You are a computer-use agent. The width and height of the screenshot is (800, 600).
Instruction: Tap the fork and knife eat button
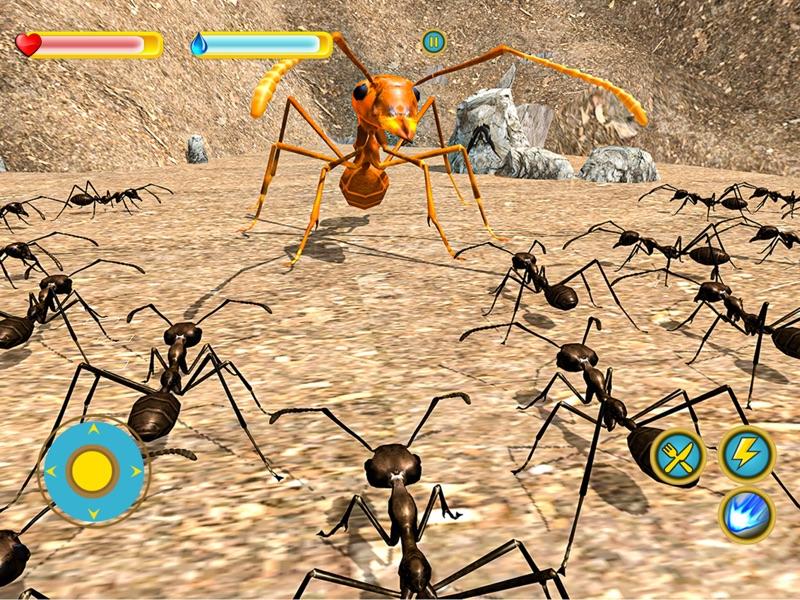678,457
